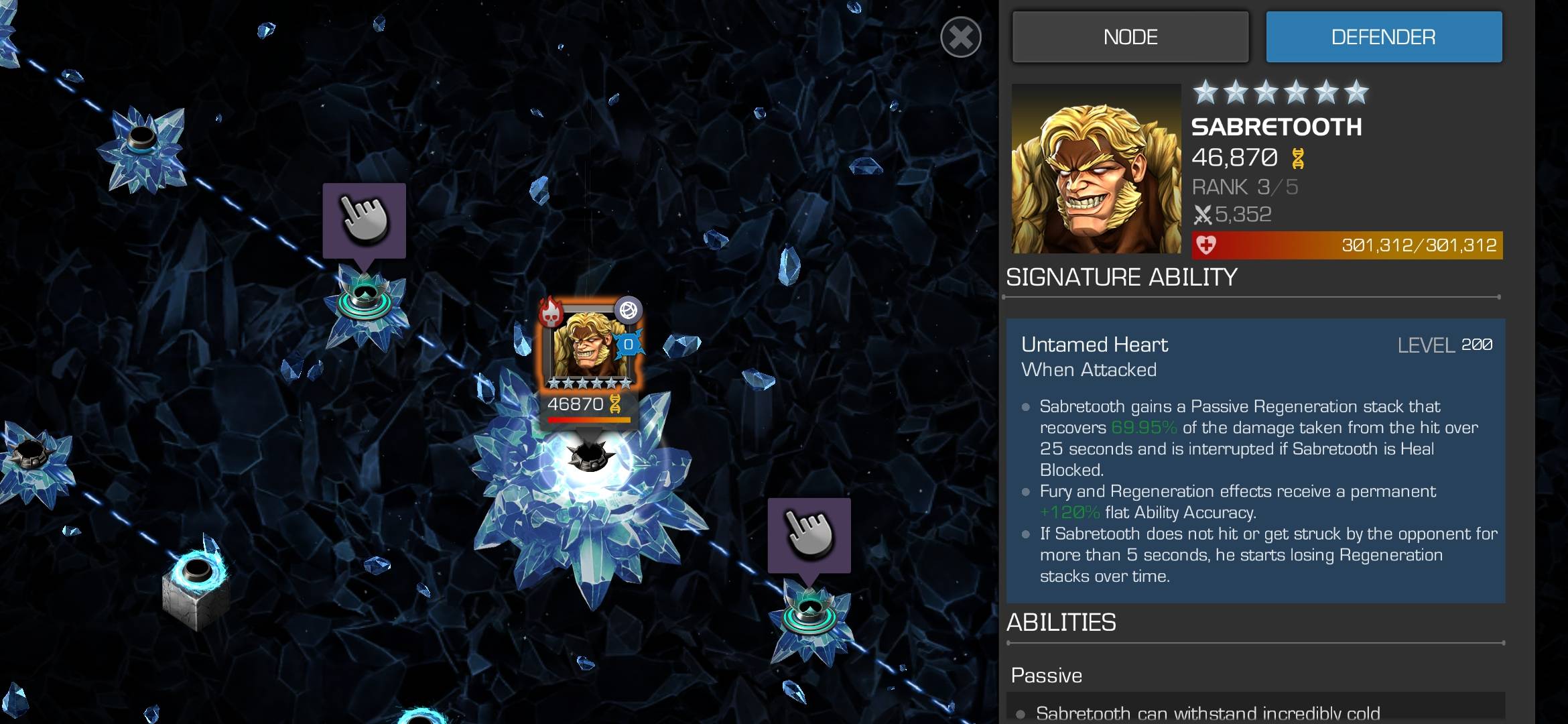
Task: Tap Sabretooth's large portrait in the panel
Action: (x=1096, y=169)
